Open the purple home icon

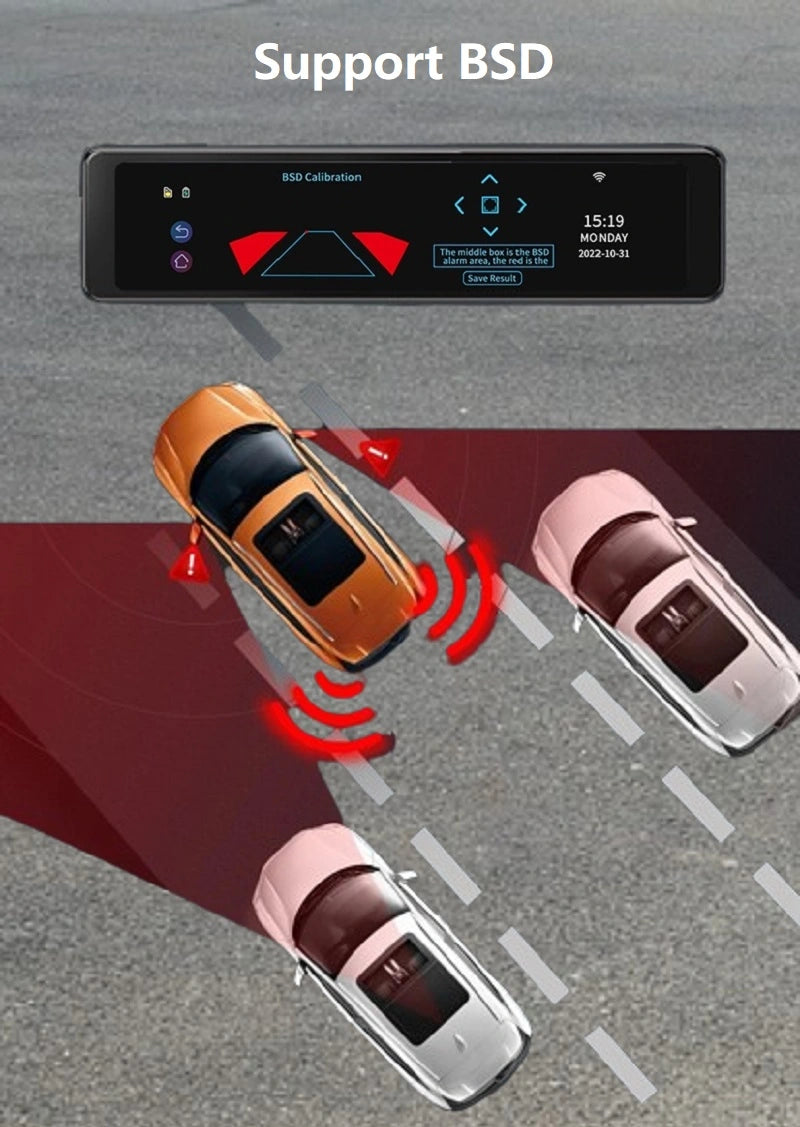pos(181,261)
